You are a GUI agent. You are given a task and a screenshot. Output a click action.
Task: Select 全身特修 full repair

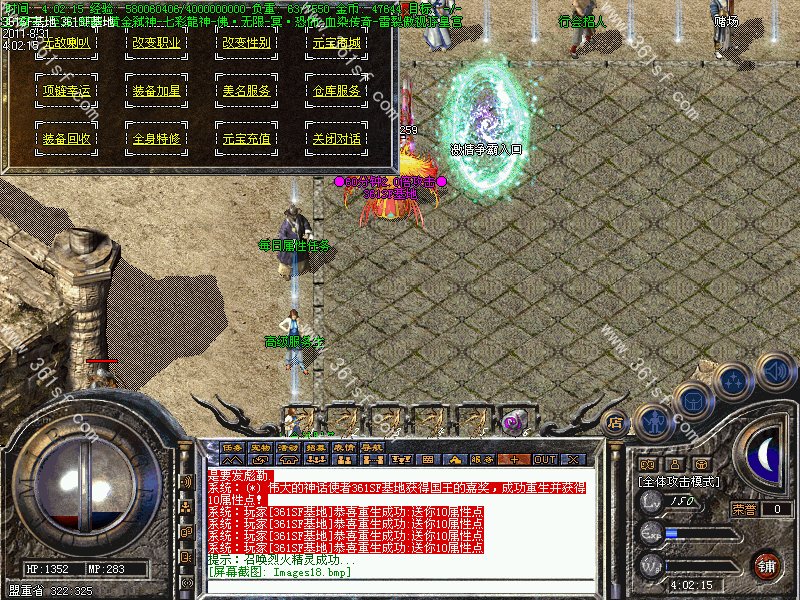(x=157, y=139)
